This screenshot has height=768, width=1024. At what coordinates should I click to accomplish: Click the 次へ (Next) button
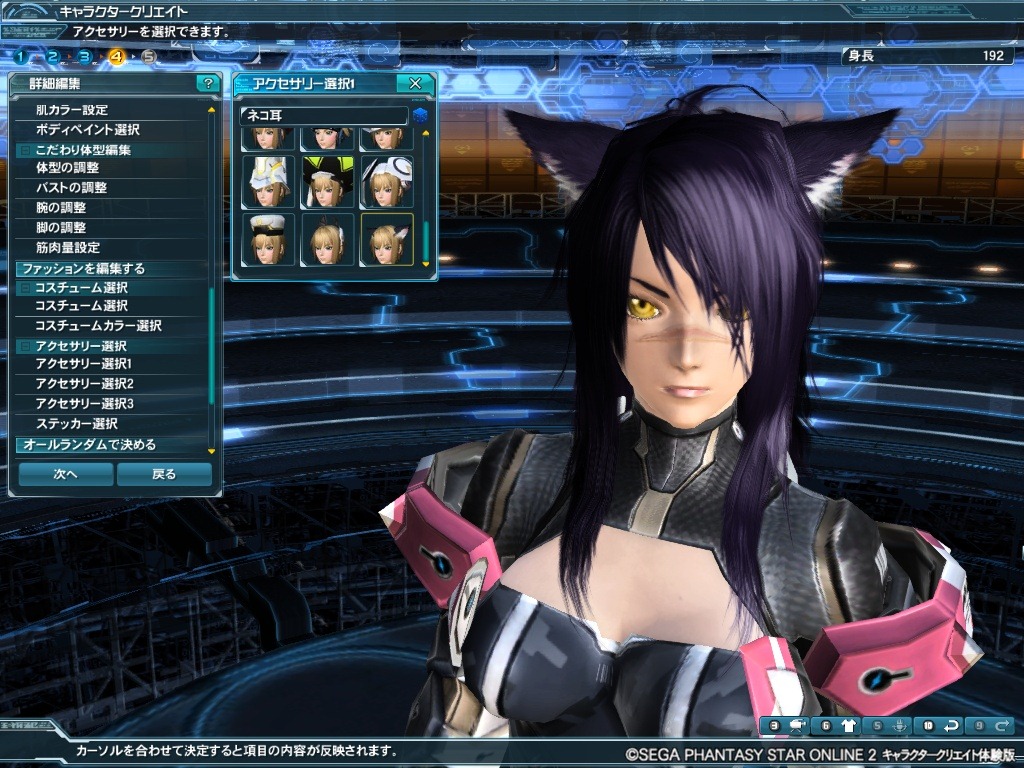coord(66,474)
